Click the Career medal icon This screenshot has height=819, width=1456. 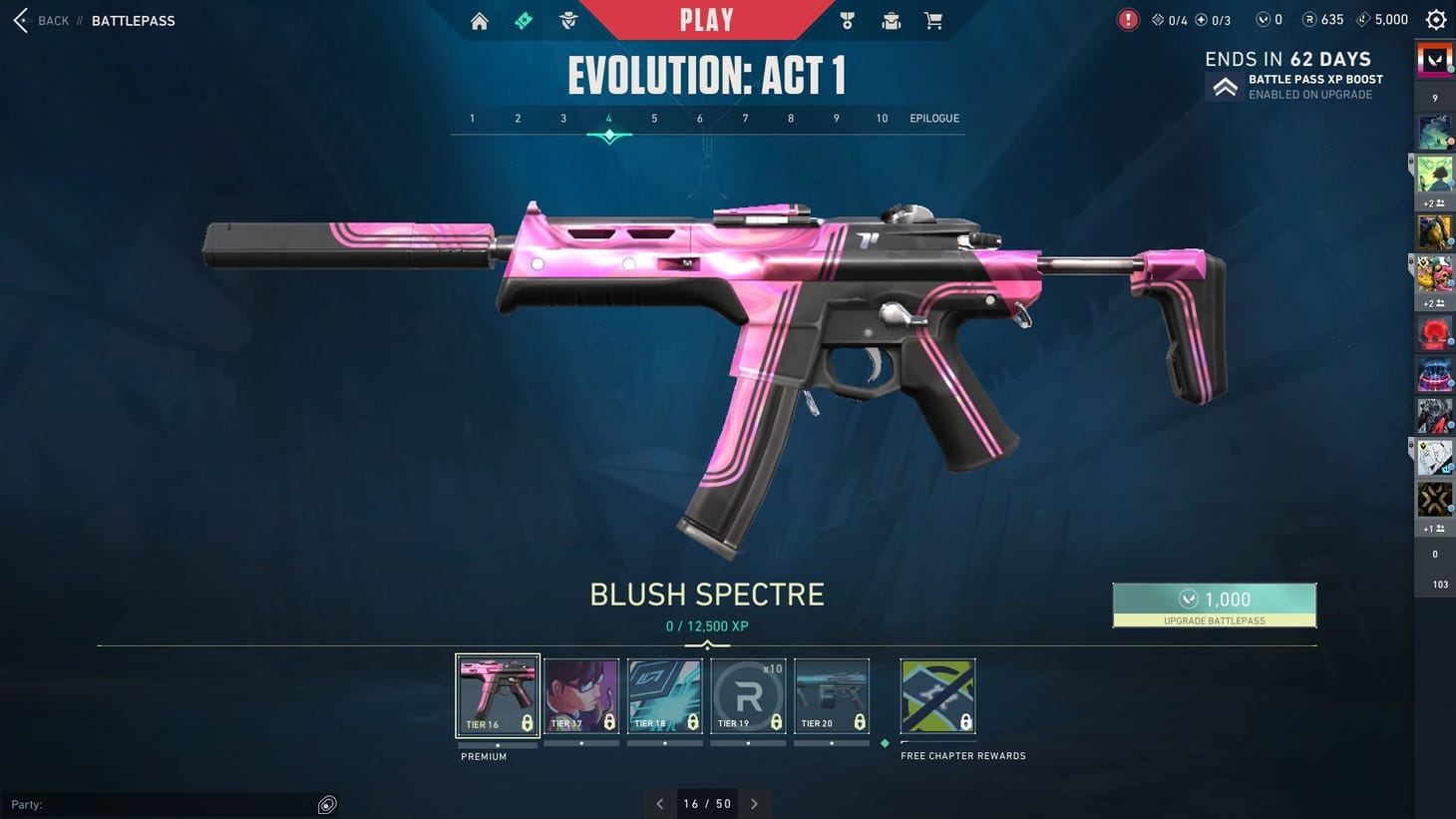pos(846,20)
